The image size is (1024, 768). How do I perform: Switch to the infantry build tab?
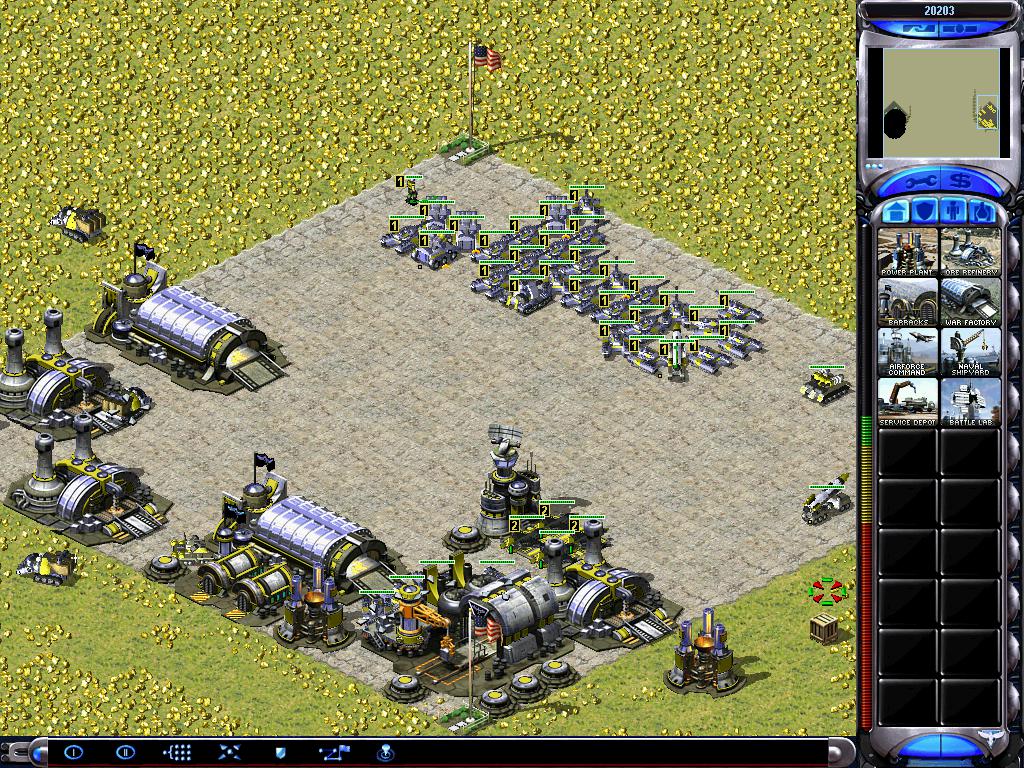pyautogui.click(x=953, y=212)
